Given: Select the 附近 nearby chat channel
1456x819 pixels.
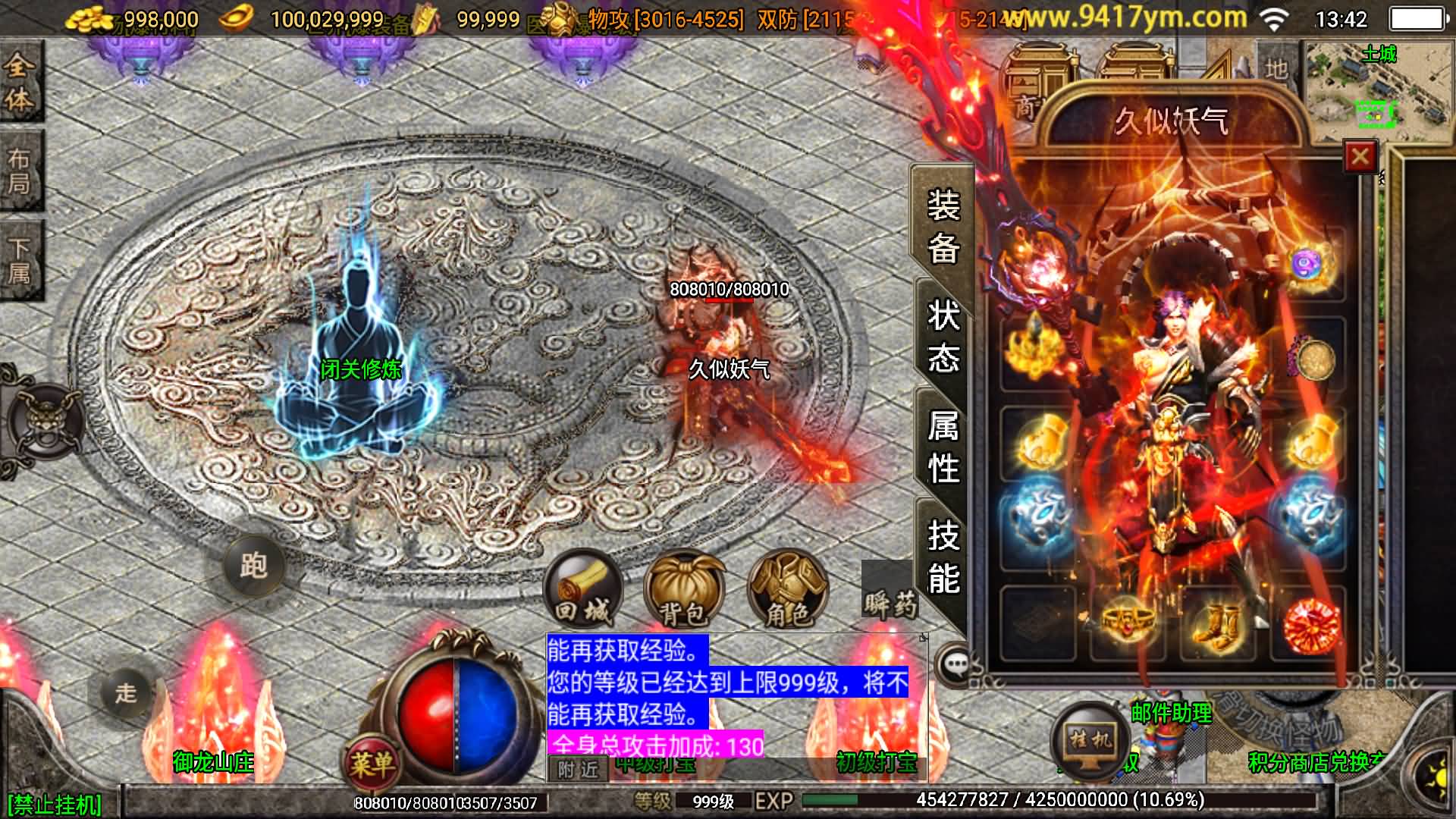Looking at the screenshot, I should pyautogui.click(x=578, y=770).
